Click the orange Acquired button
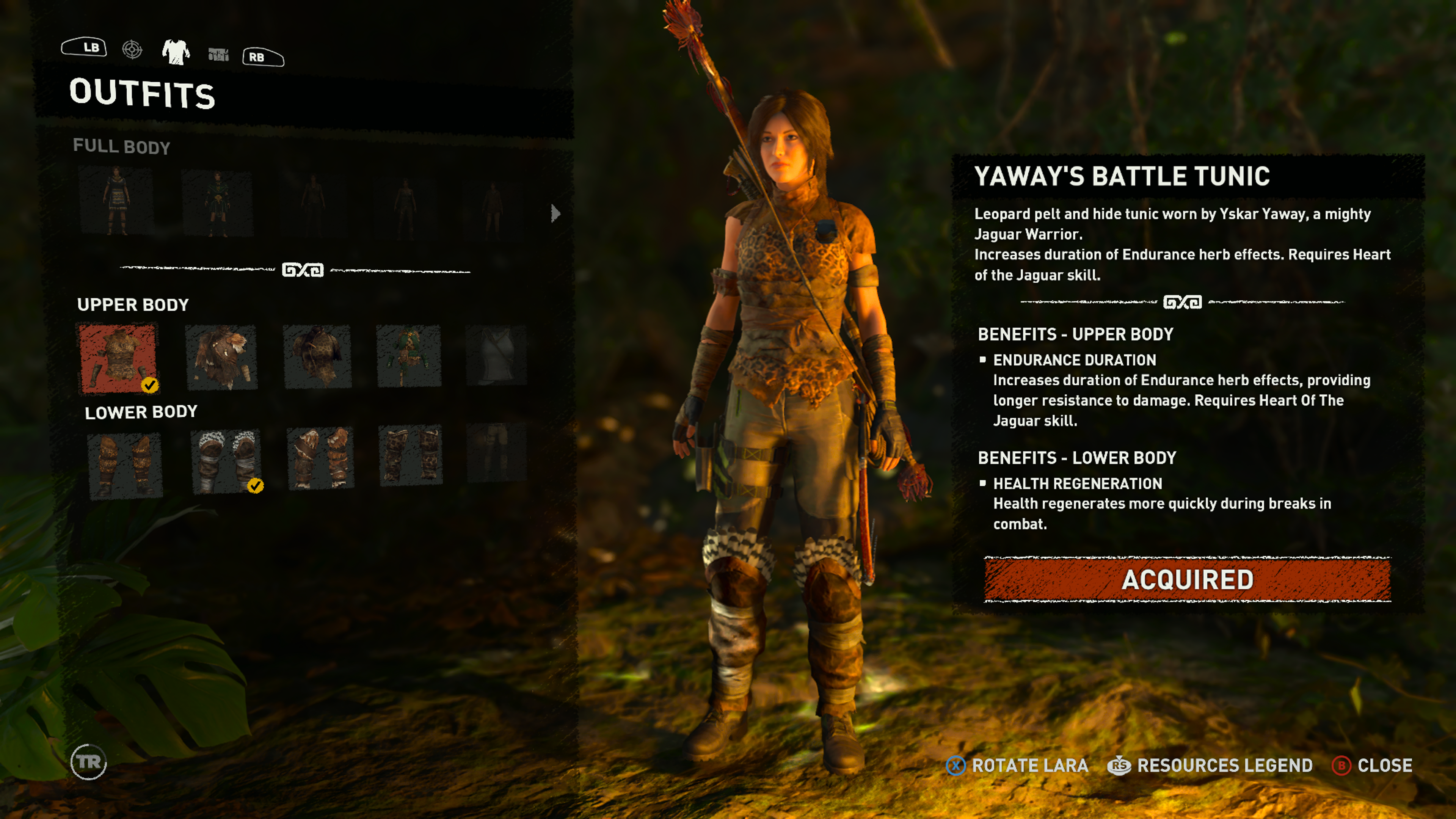The height and width of the screenshot is (819, 1456). pos(1187,579)
